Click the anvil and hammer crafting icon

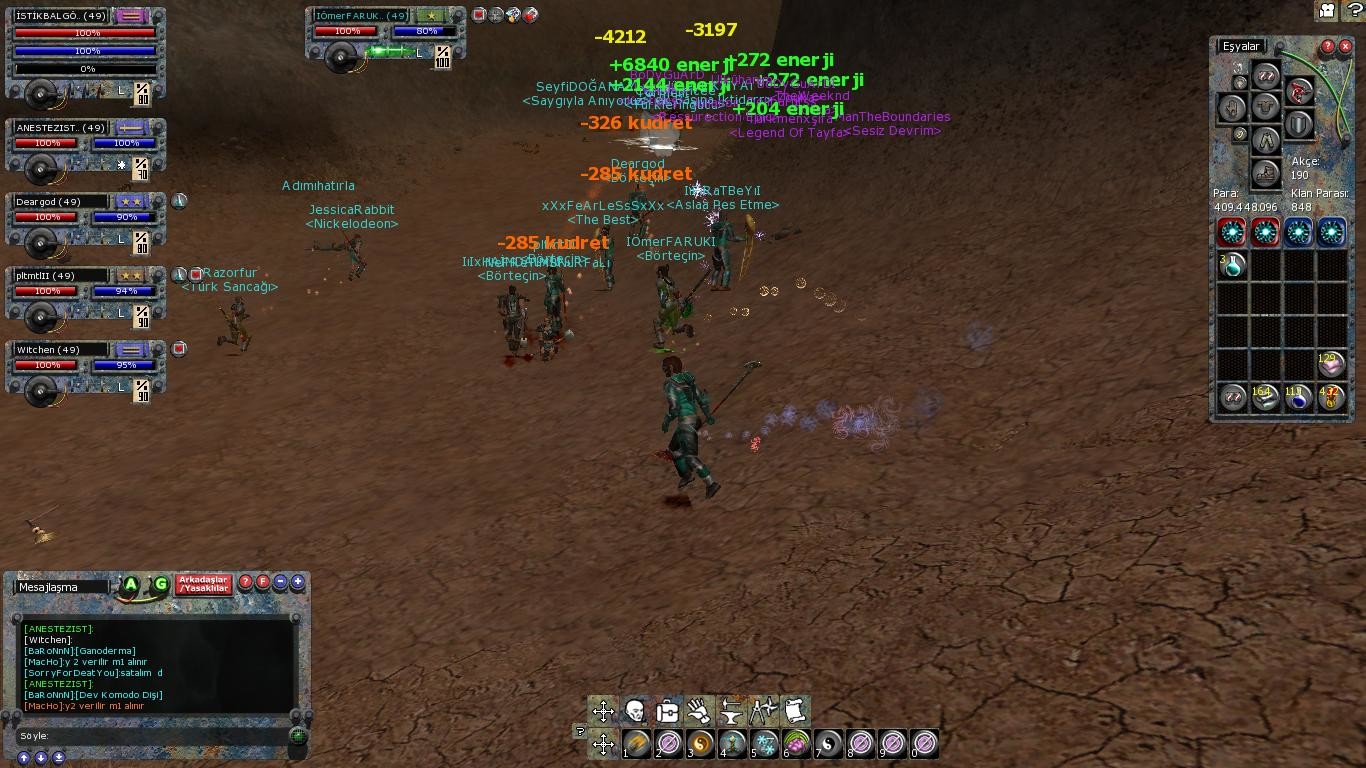(x=731, y=711)
